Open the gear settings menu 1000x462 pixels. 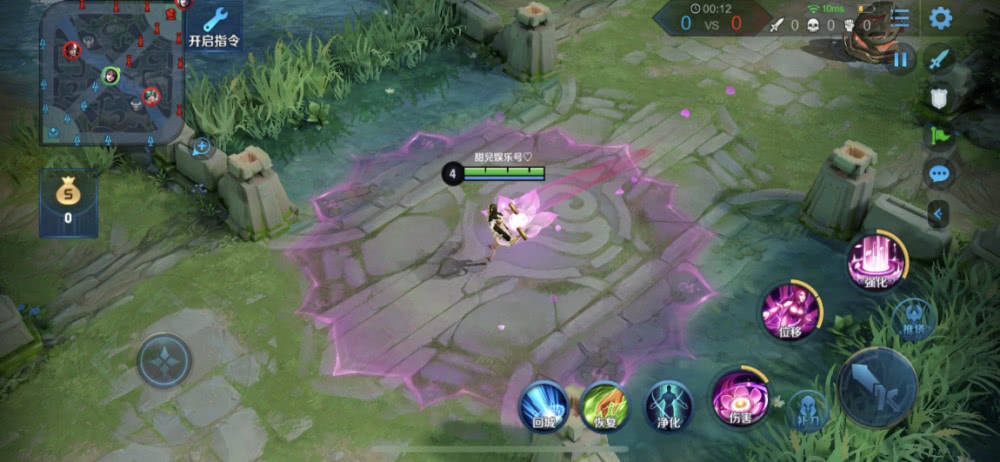(x=940, y=18)
